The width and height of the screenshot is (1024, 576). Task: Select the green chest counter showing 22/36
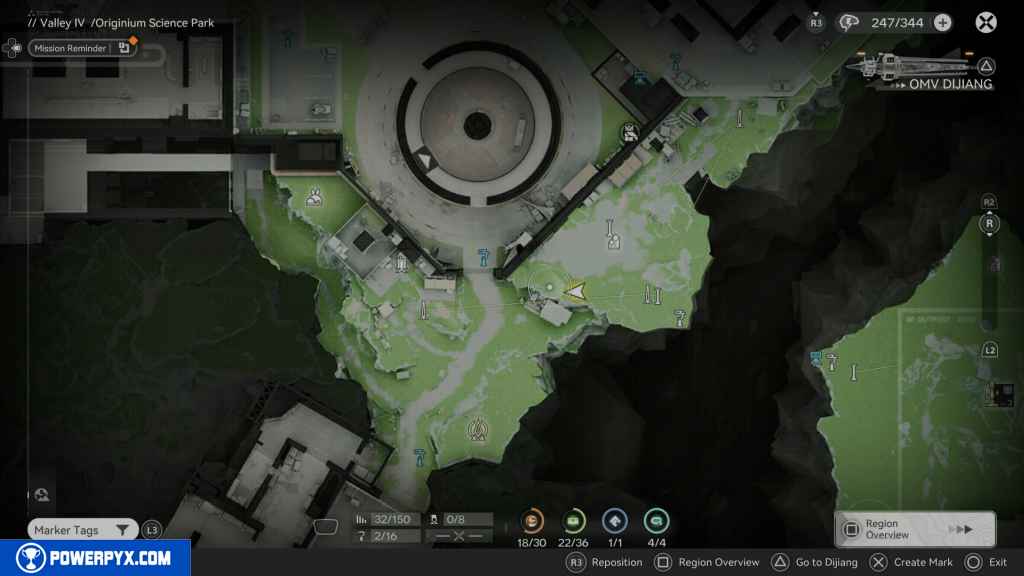574,521
